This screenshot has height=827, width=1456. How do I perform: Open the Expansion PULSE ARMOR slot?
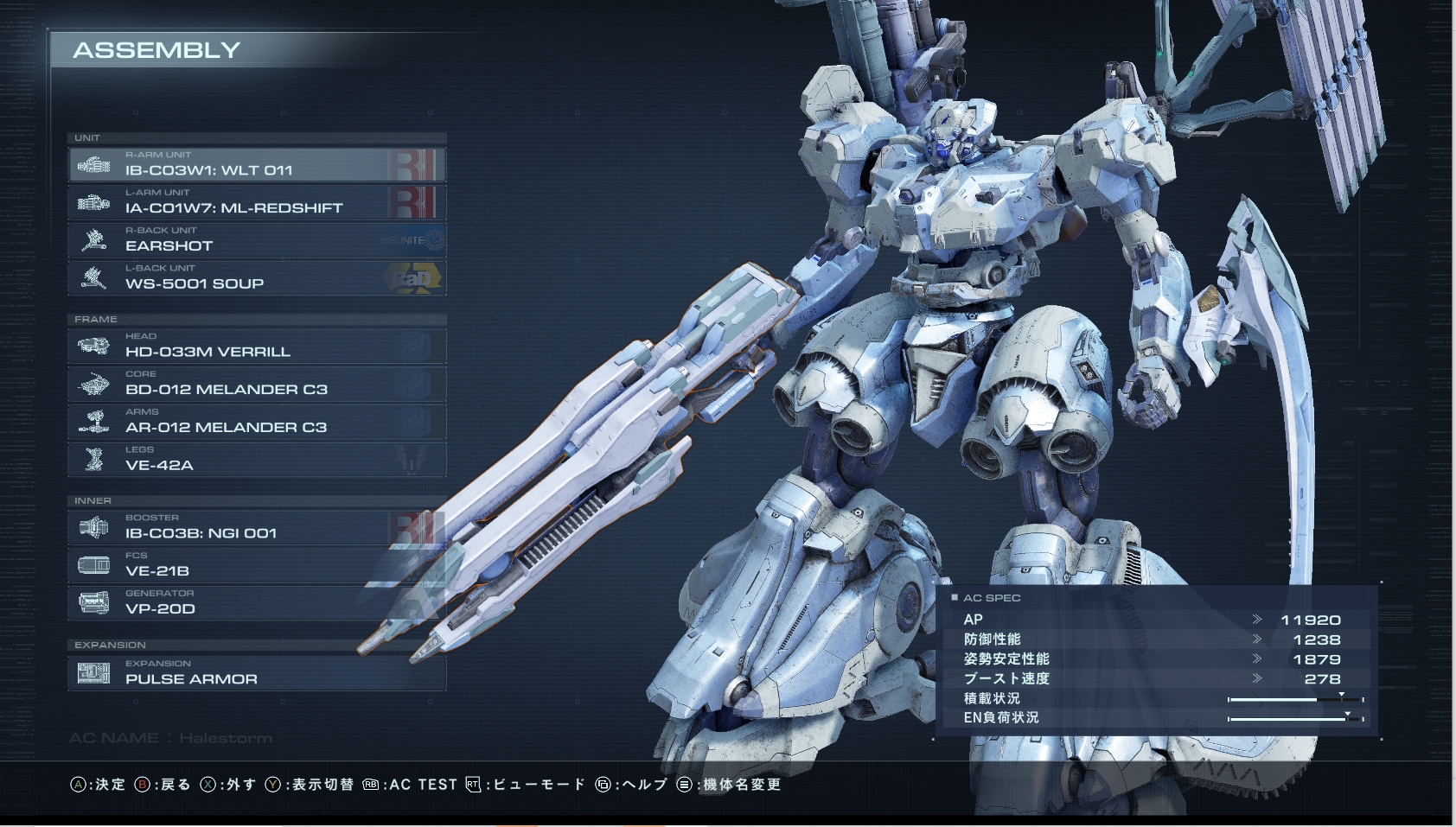coord(257,673)
